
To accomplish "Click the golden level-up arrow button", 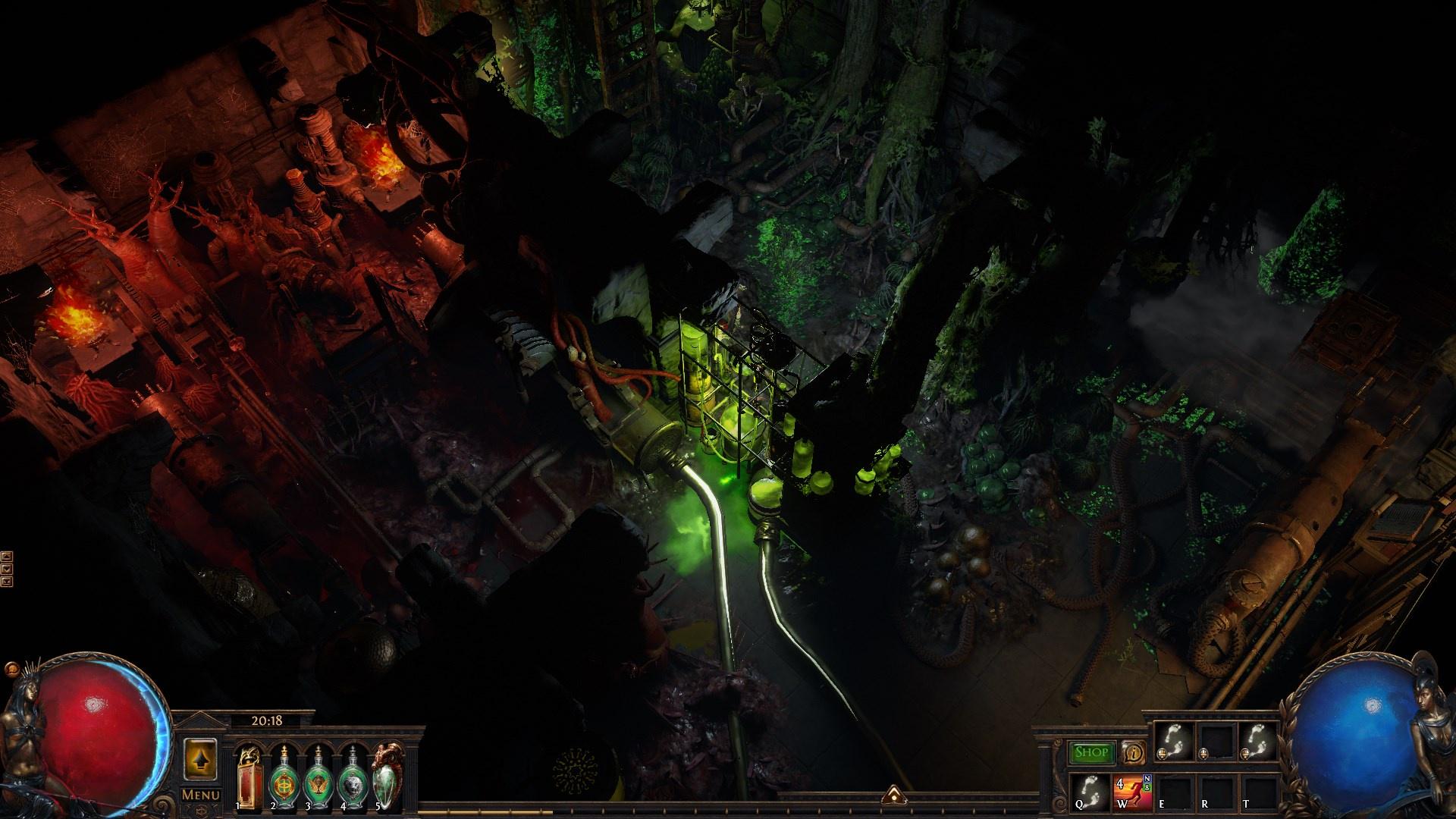I will (201, 759).
